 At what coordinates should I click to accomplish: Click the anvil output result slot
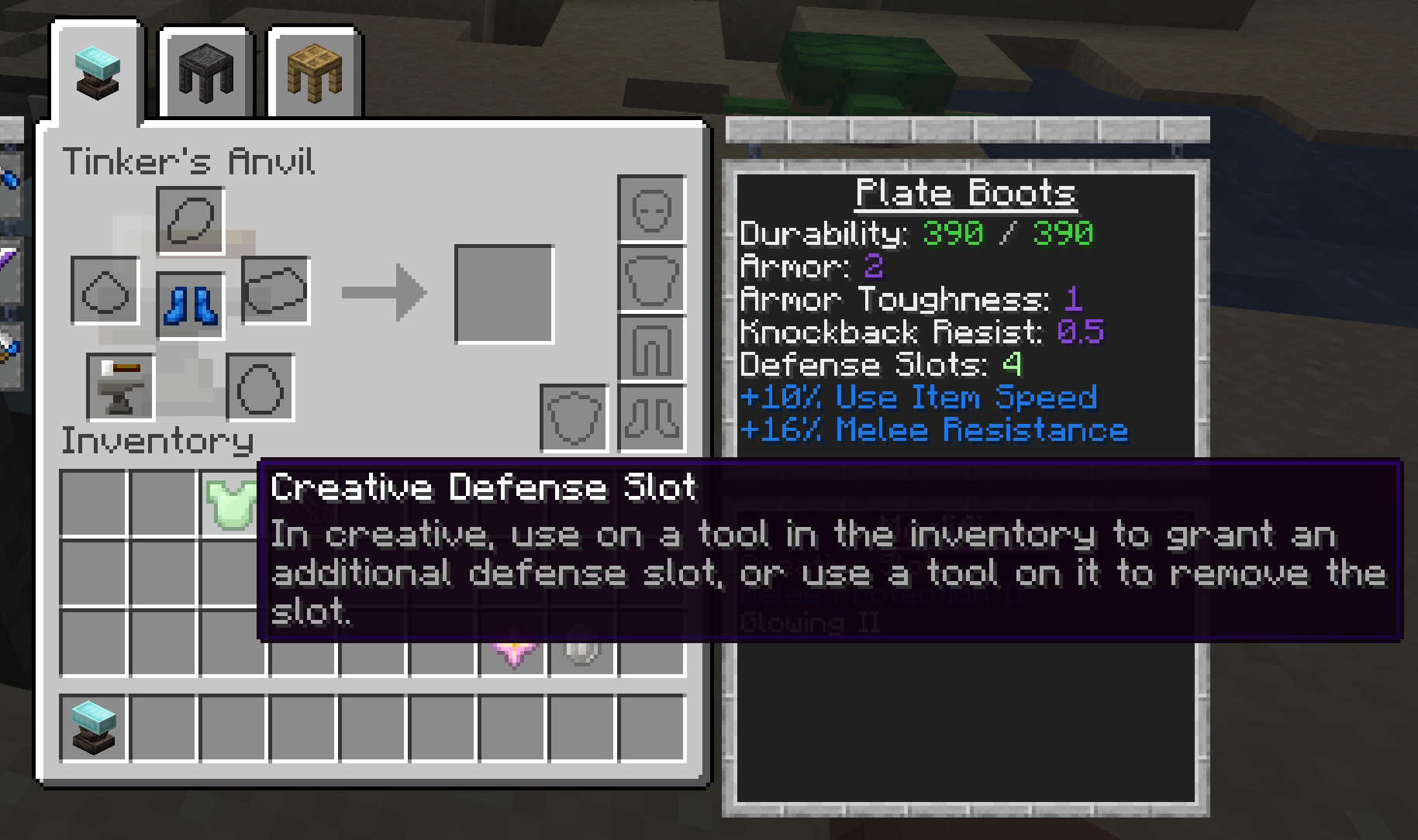(x=504, y=294)
